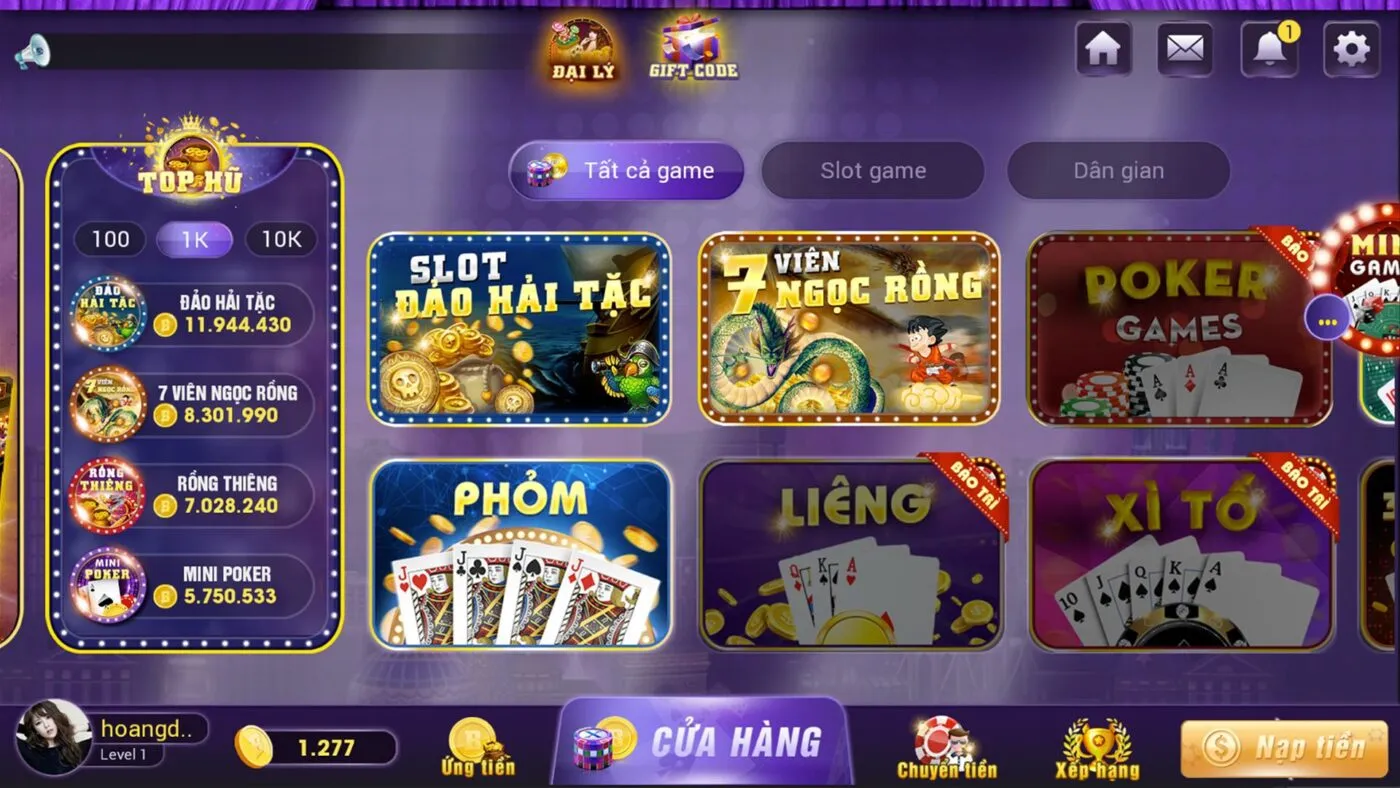Select the 10K jackpot filter
This screenshot has height=788, width=1400.
coord(280,239)
